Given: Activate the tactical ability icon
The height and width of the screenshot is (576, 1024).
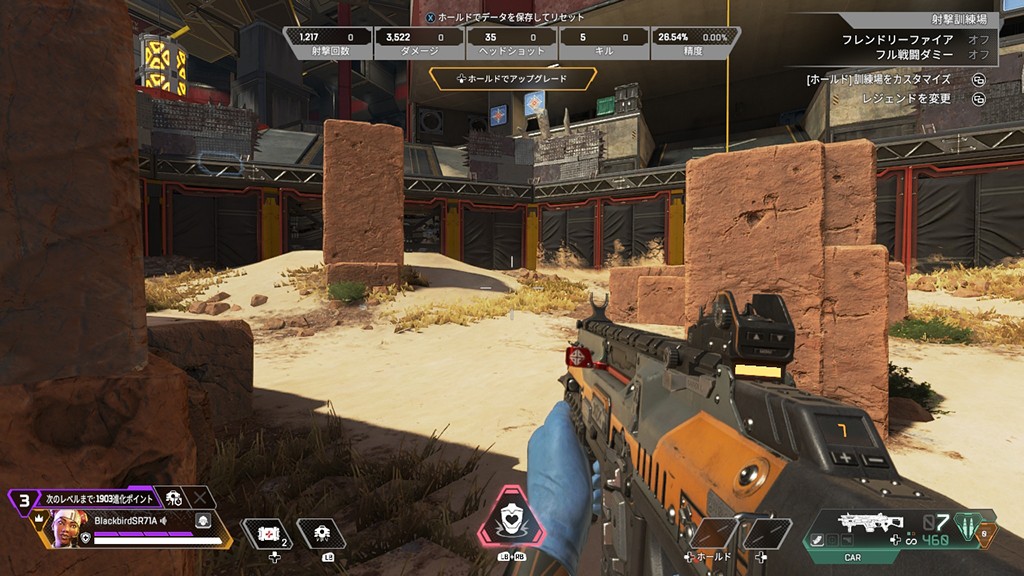Looking at the screenshot, I should (x=321, y=534).
